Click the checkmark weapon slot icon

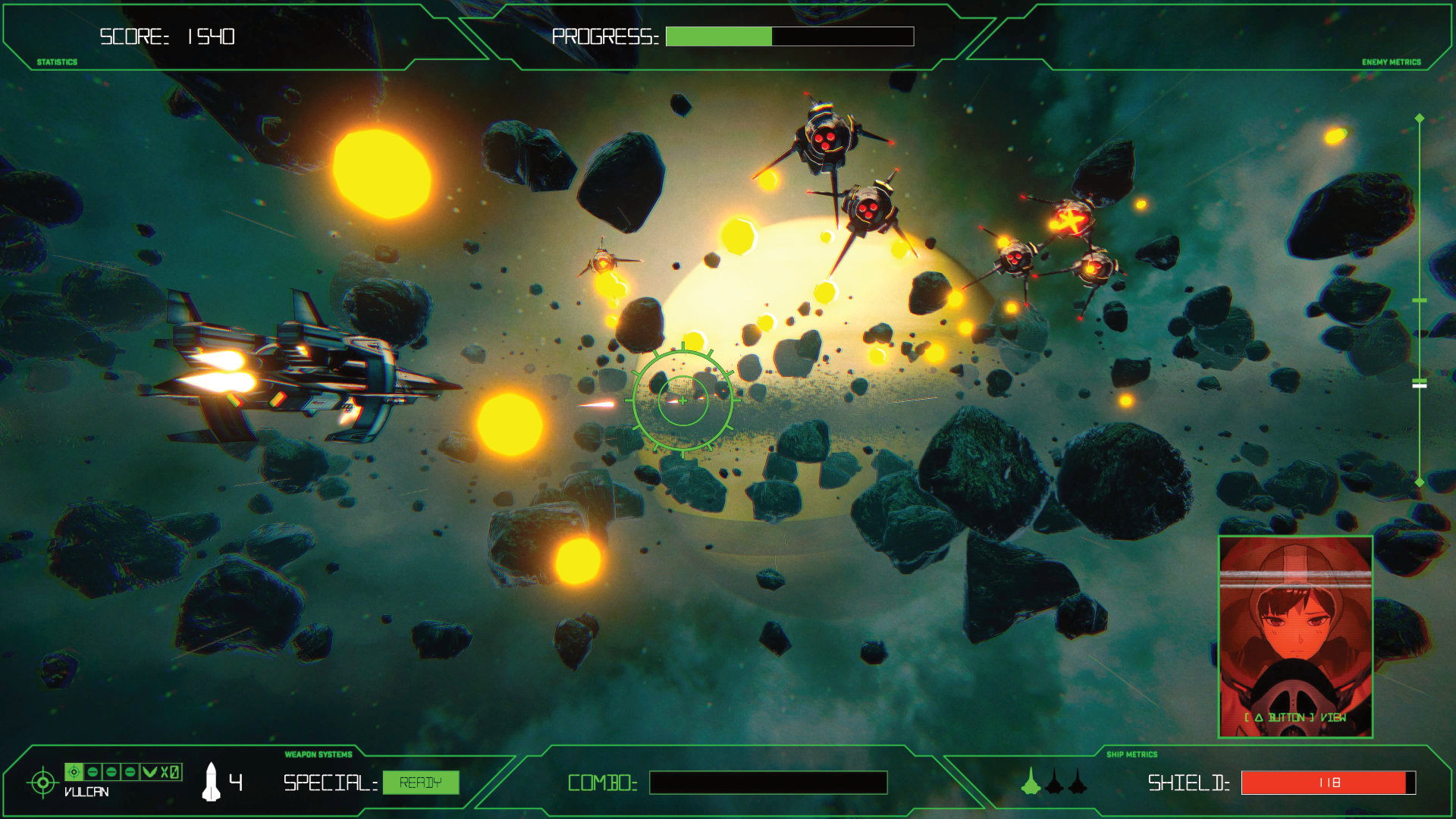(x=150, y=772)
